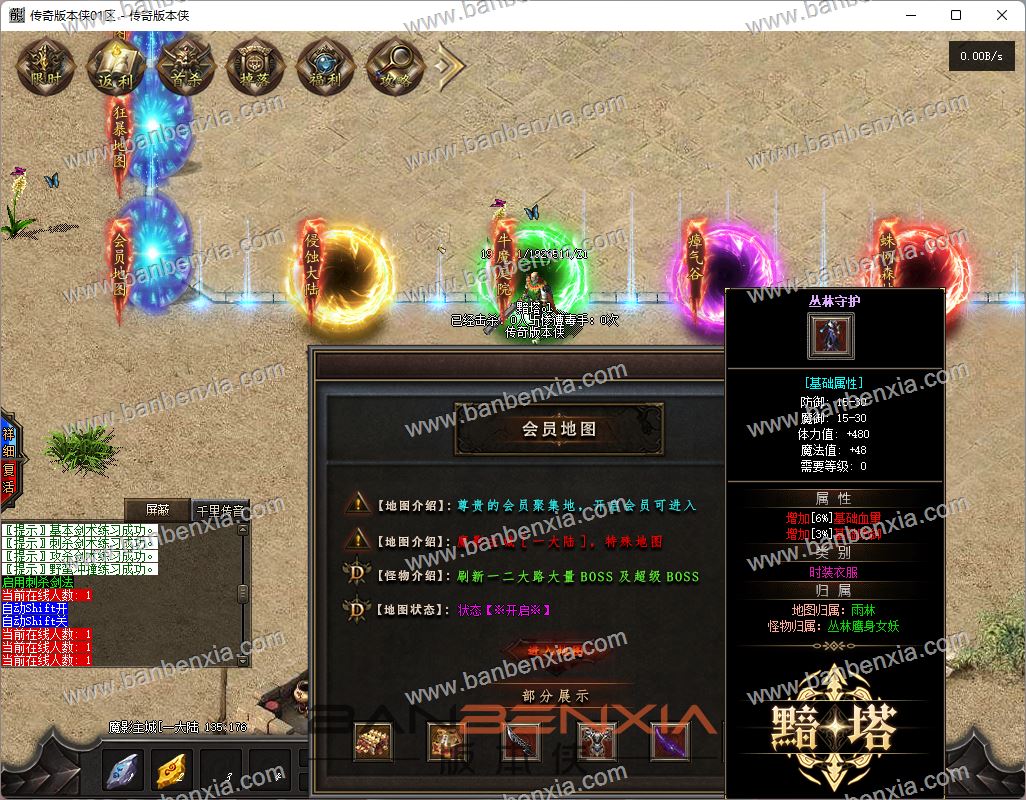This screenshot has height=800, width=1026.
Task: Click the 复活 revive side tab
Action: [9, 478]
